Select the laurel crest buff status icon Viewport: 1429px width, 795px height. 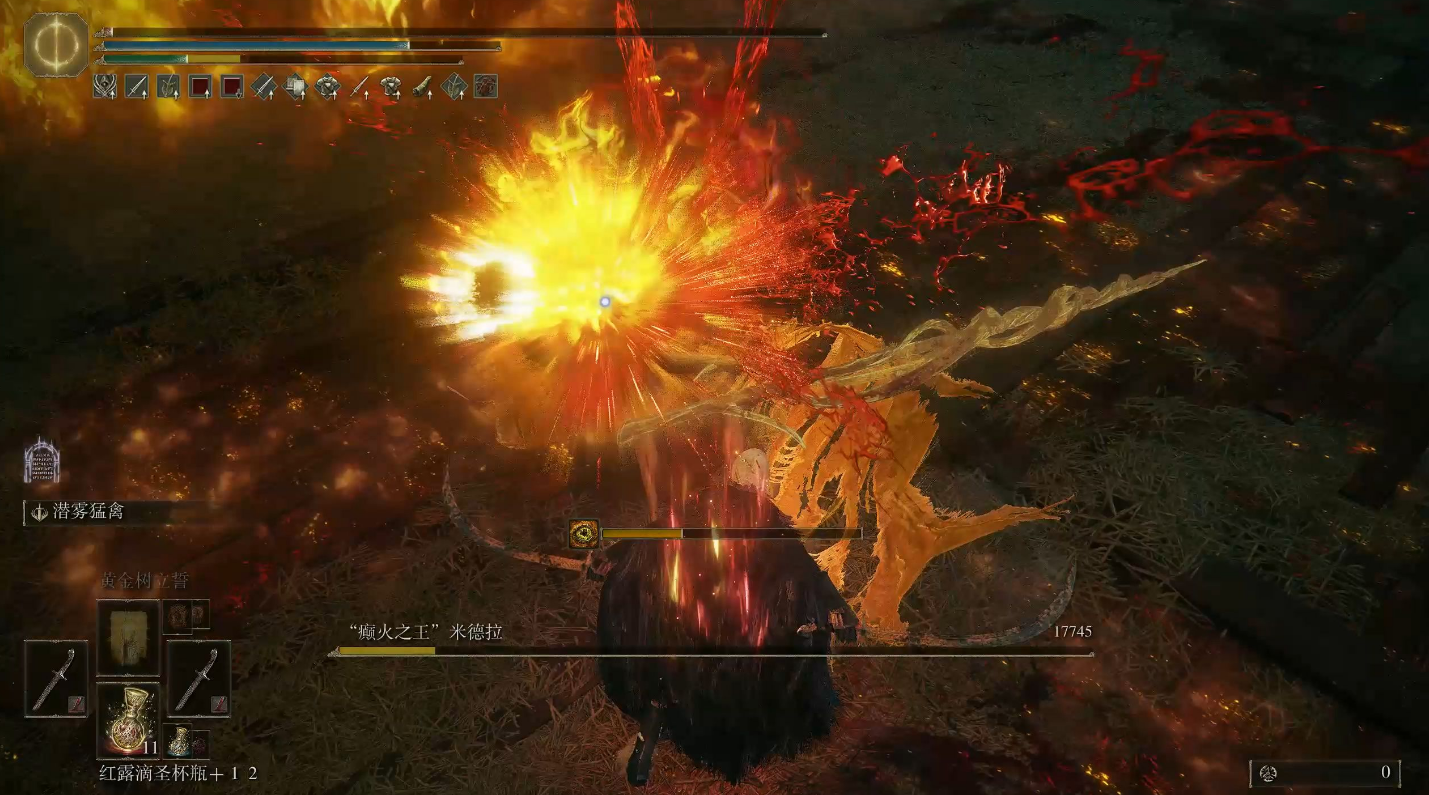click(105, 87)
